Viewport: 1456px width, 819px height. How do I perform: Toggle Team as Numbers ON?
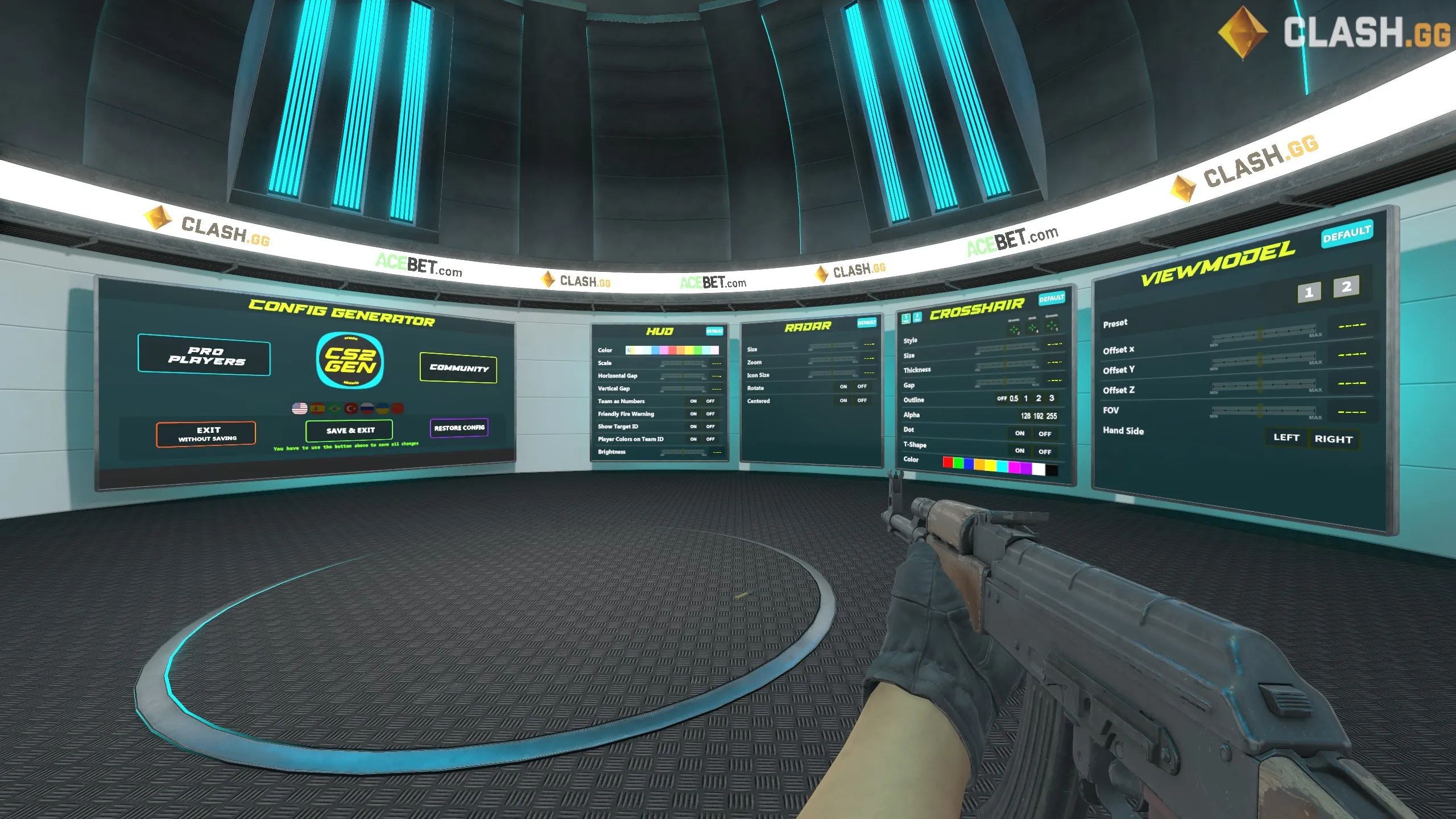tap(693, 401)
